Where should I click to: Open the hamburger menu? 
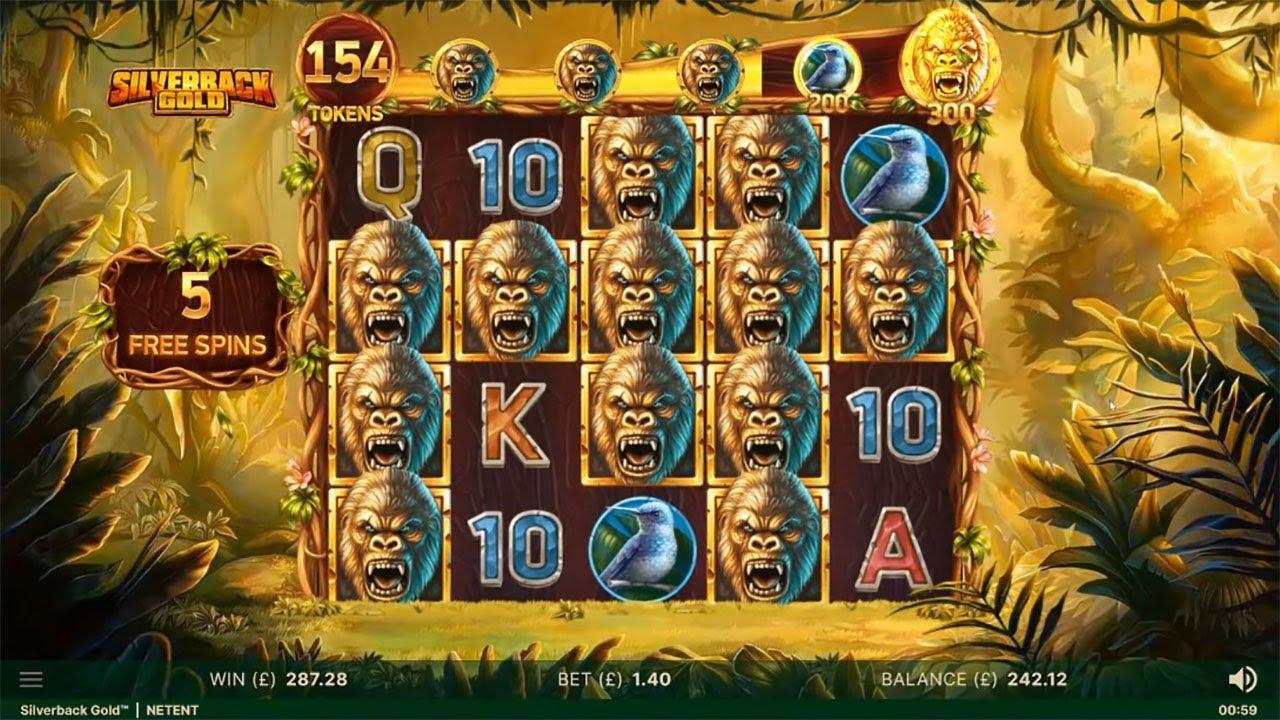click(x=31, y=680)
